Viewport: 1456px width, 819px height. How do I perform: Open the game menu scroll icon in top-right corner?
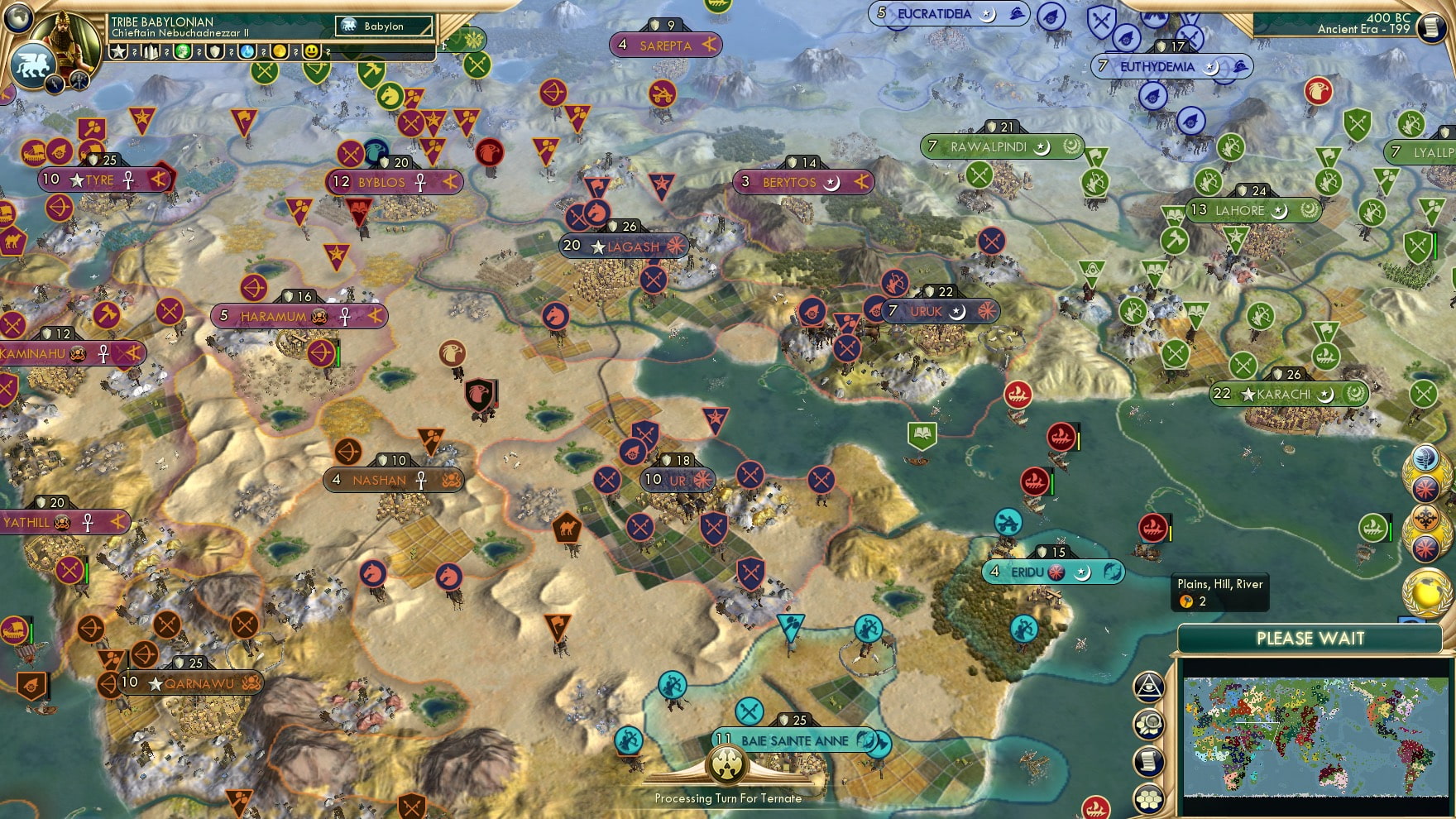coord(1433,29)
